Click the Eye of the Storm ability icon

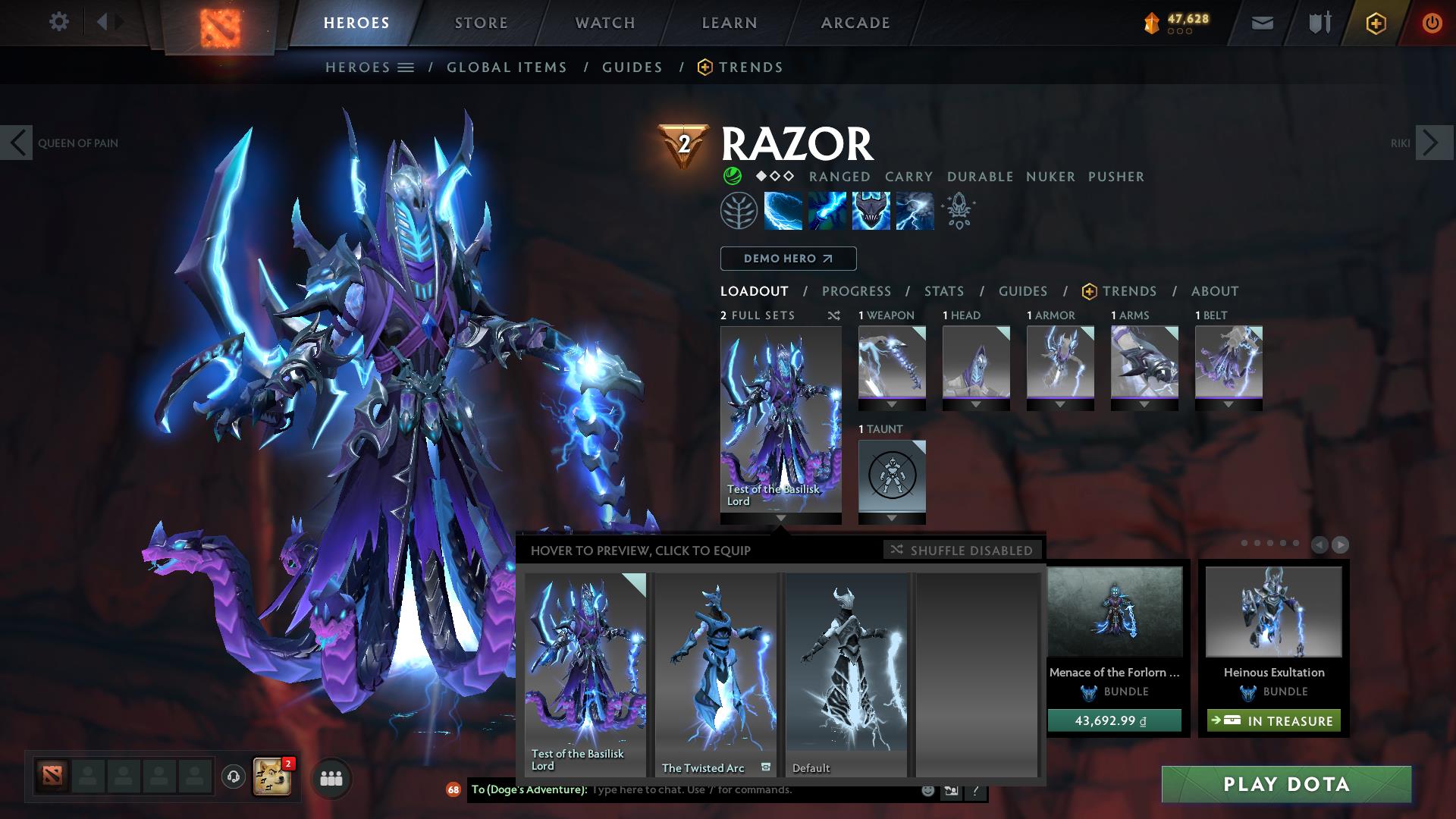click(x=914, y=211)
